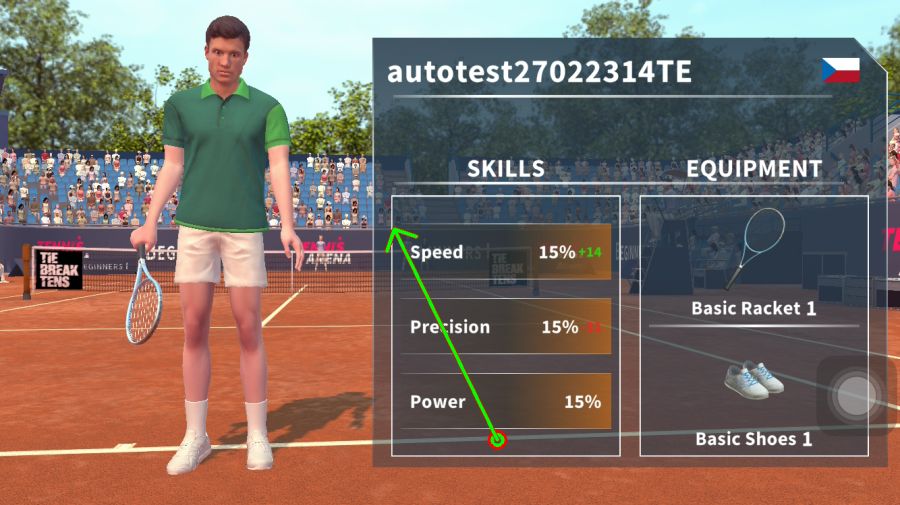
Task: Tap the Czech flag icon
Action: click(840, 70)
